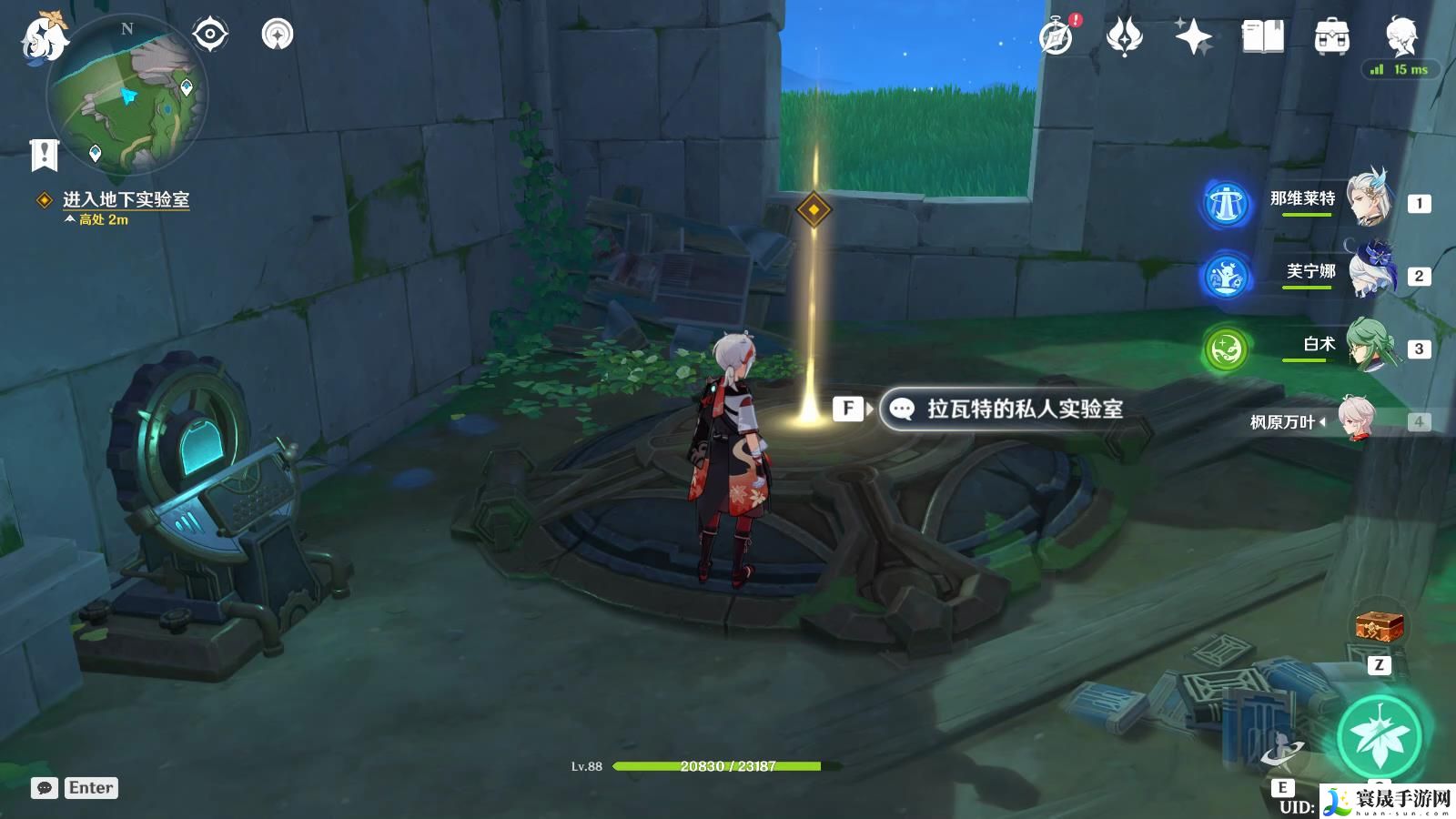The height and width of the screenshot is (819, 1456).
Task: Open the wish star icon
Action: tap(1193, 37)
